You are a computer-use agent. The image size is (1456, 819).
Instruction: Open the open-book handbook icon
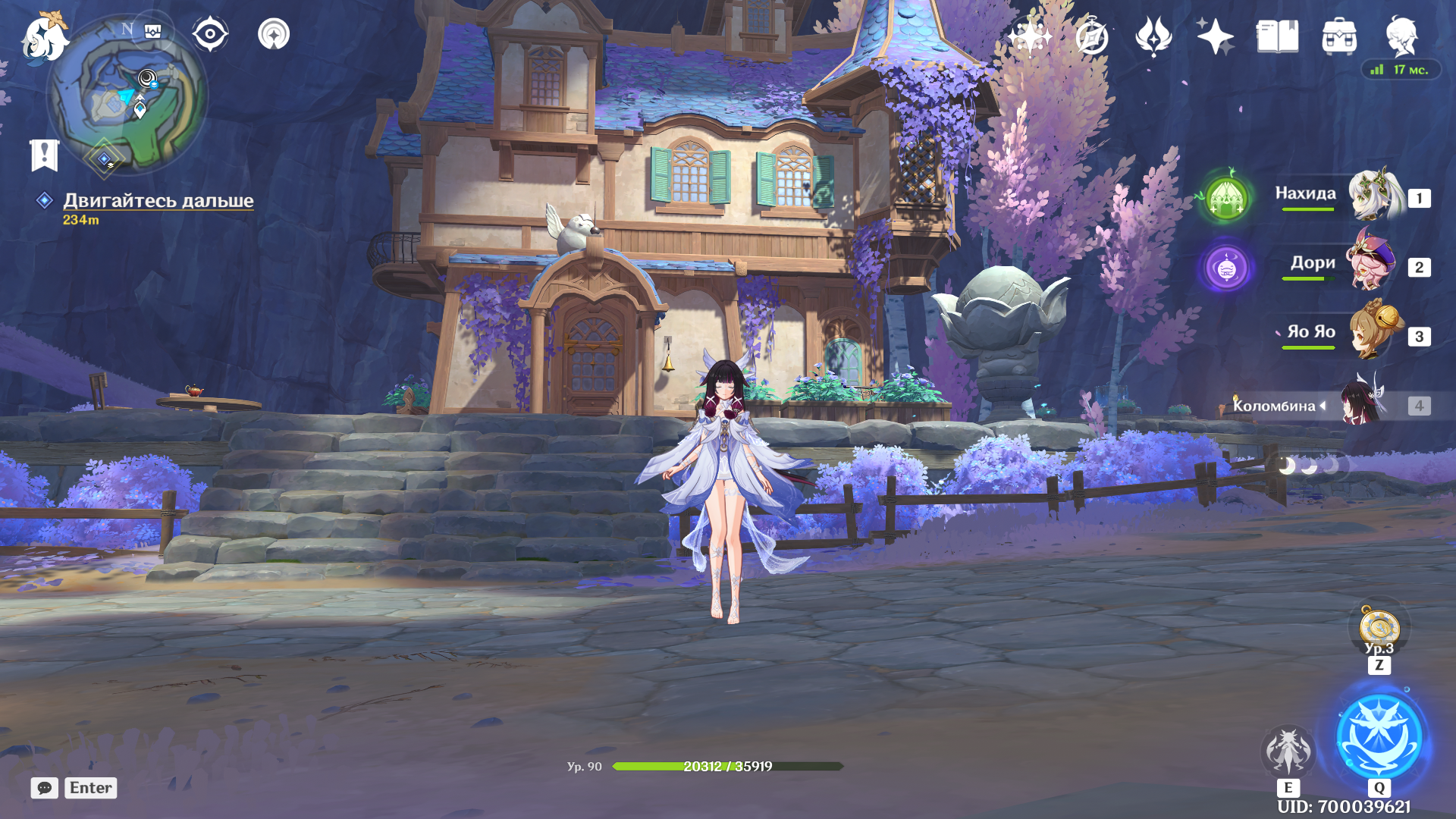(1277, 36)
